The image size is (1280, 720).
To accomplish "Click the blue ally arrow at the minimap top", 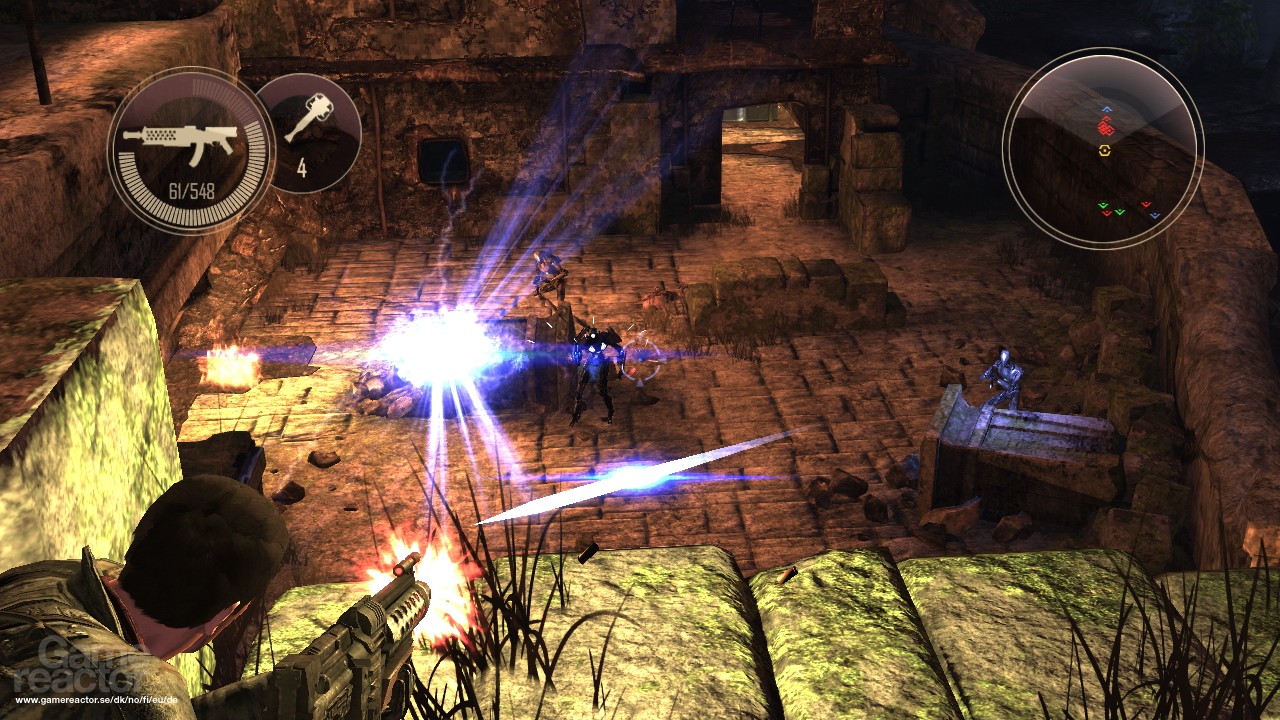I will (1106, 108).
